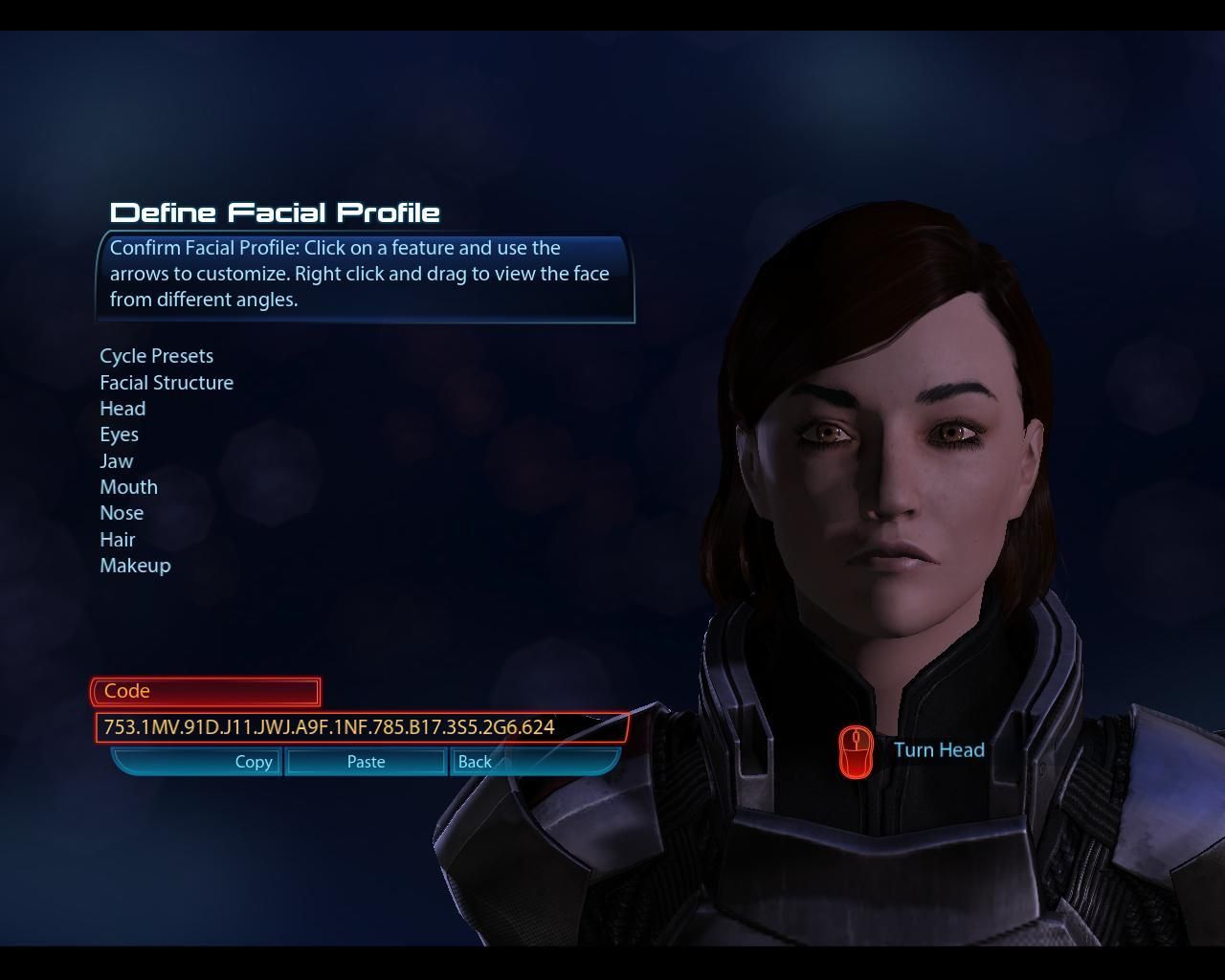
Task: Choose the Mouth feature
Action: click(129, 487)
